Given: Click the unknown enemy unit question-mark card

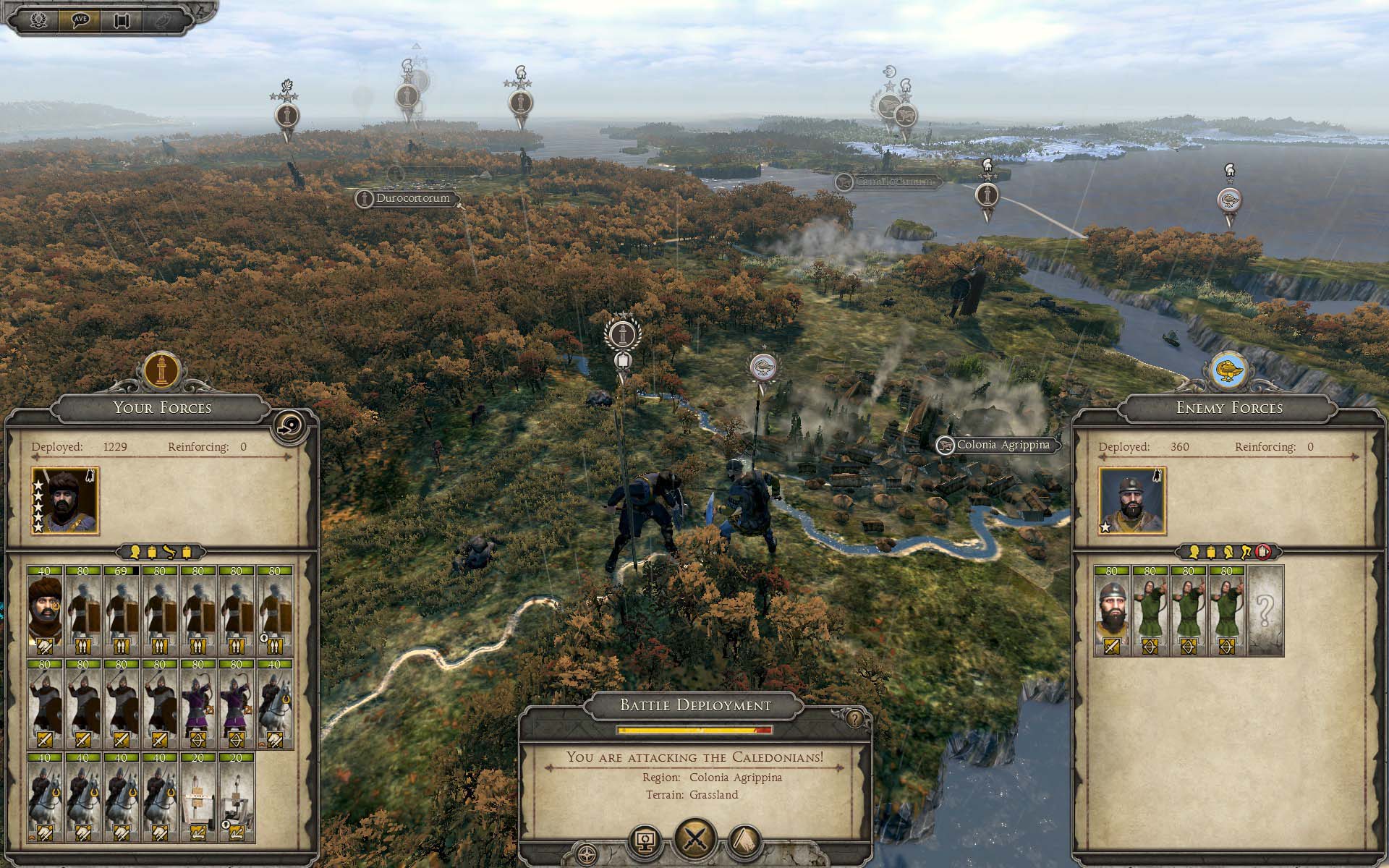Looking at the screenshot, I should click(1265, 610).
